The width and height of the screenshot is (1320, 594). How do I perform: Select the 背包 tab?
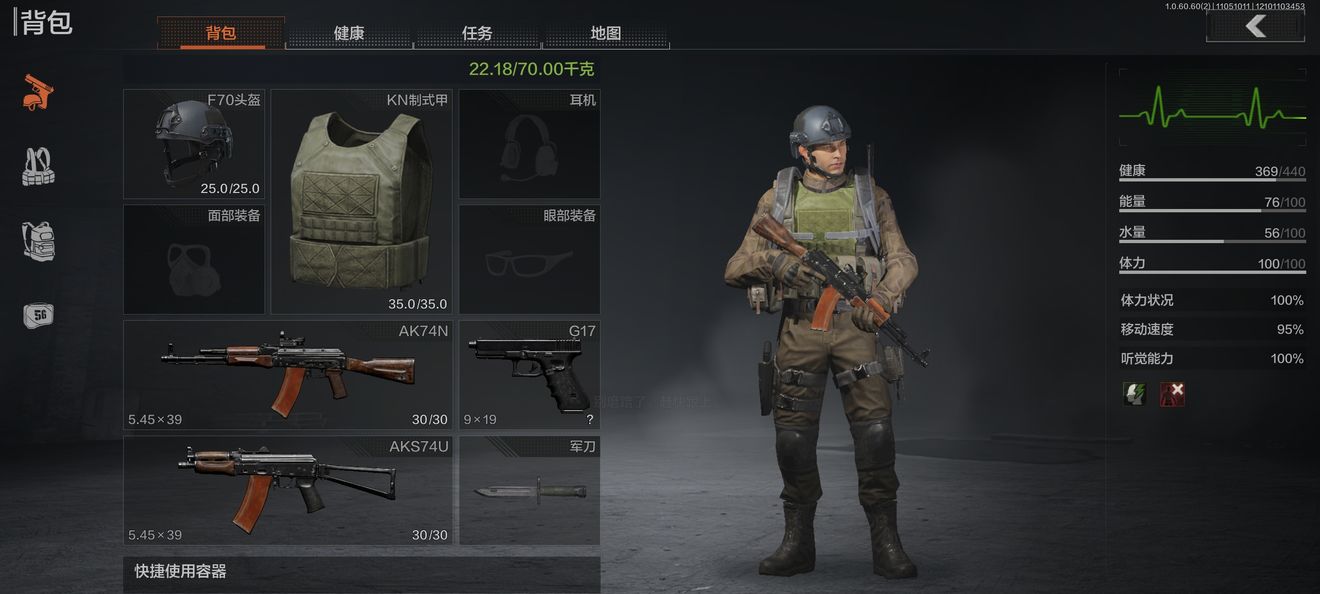pos(221,33)
